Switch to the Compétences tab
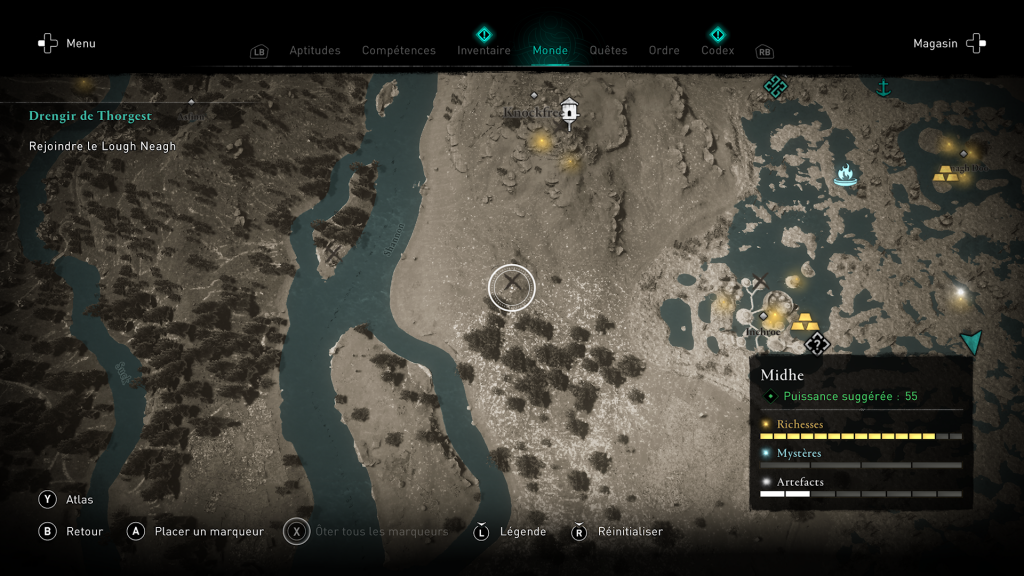 pyautogui.click(x=399, y=51)
